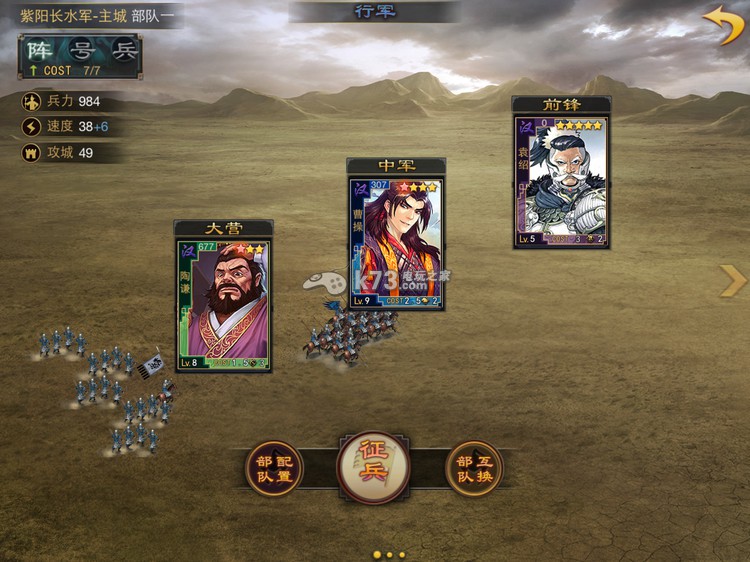
Task: Select the 中军 general card 曹操
Action: pos(396,243)
